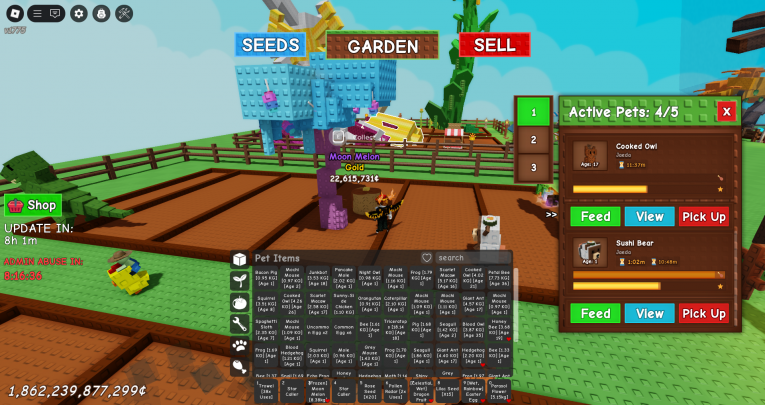View the Cooked Owl pet
The height and width of the screenshot is (405, 765).
pos(649,216)
